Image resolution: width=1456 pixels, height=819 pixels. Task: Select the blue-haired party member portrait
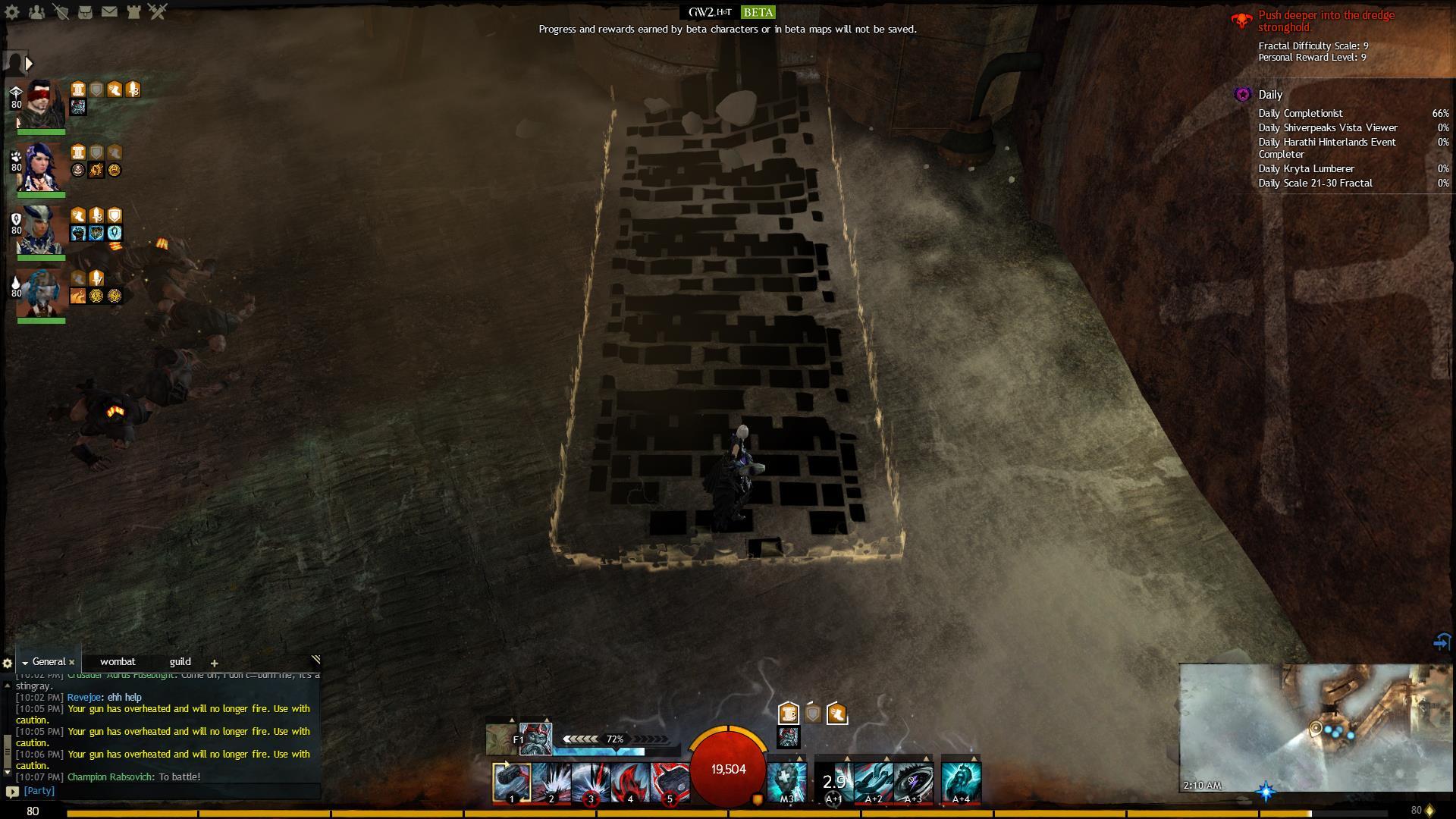pyautogui.click(x=42, y=168)
